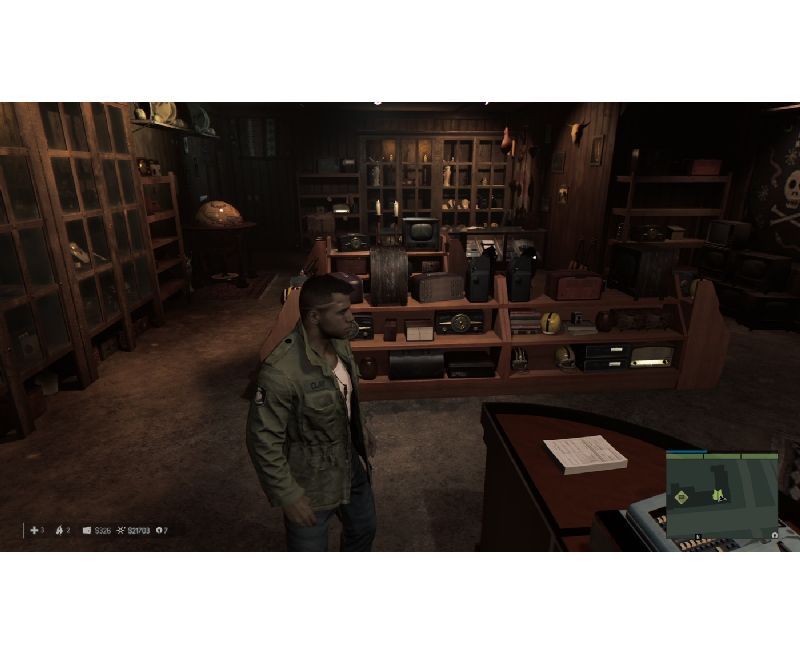The image size is (800, 655).
Task: Open the minimap in the corner
Action: 722,495
